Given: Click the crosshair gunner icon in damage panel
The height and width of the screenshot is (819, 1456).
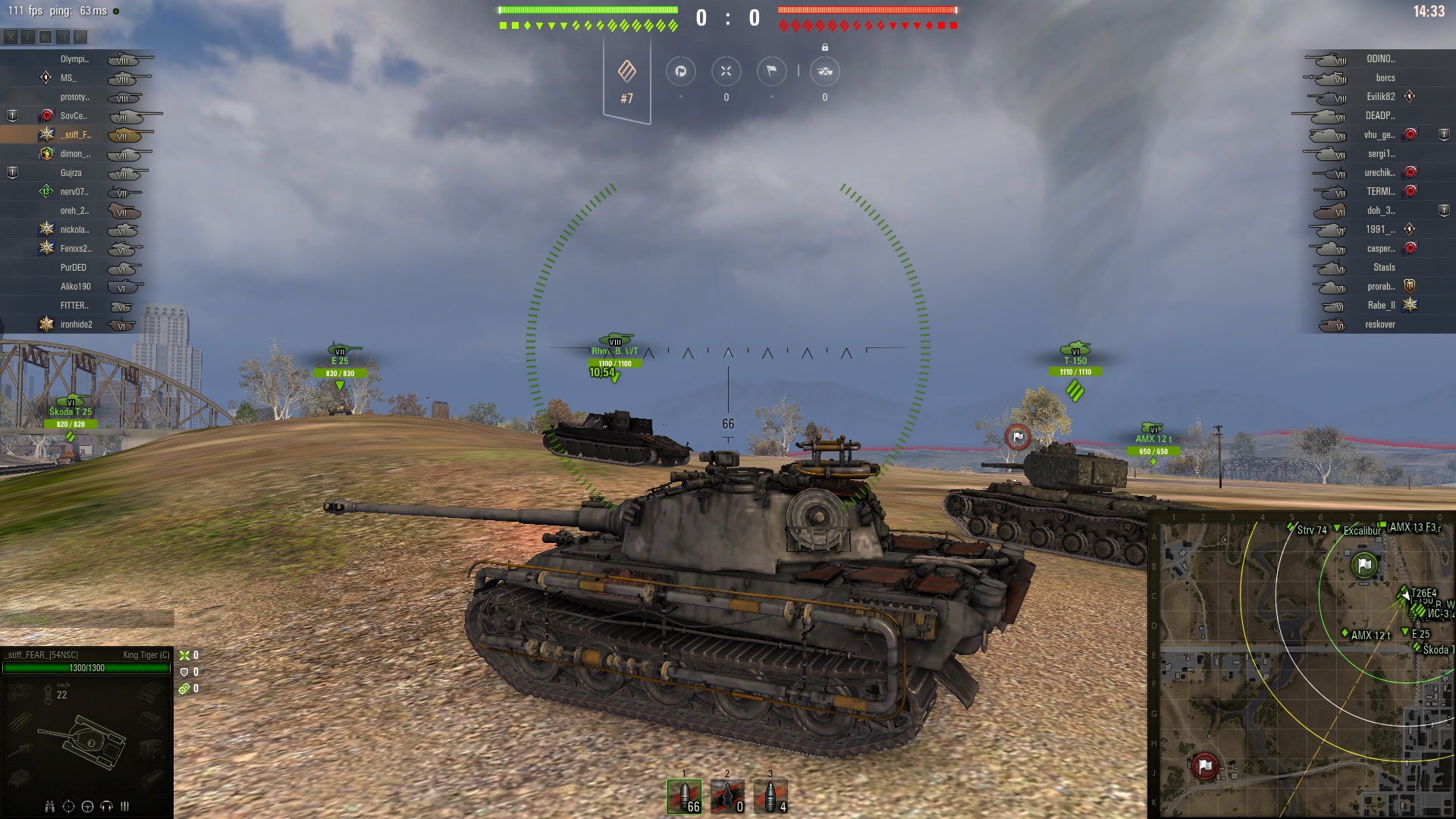Looking at the screenshot, I should click(x=68, y=806).
